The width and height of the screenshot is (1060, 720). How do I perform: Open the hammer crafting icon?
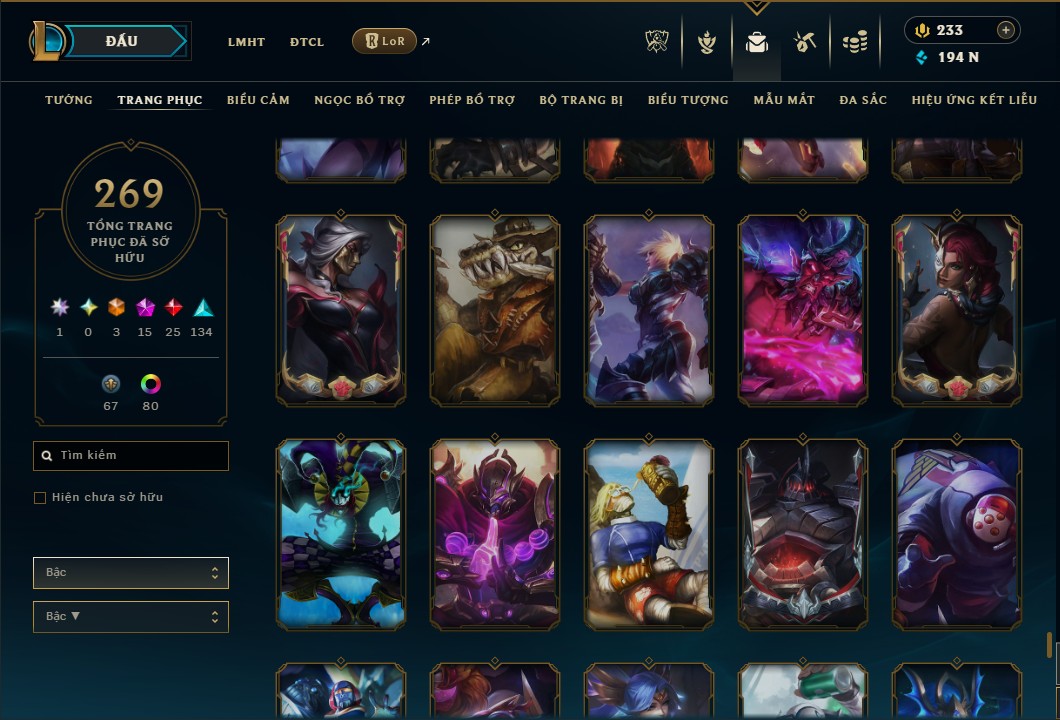point(805,42)
